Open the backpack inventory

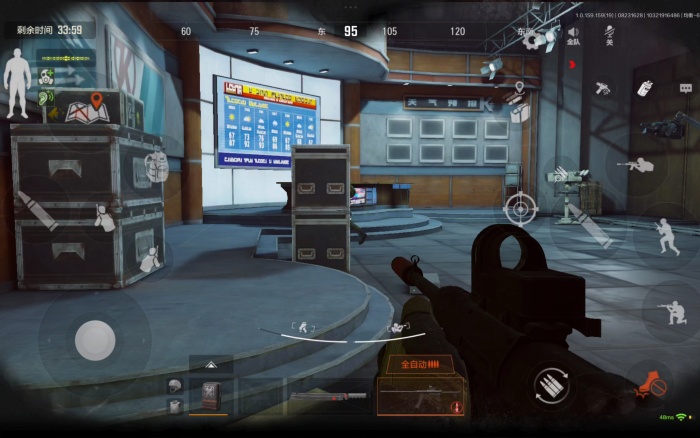point(156,166)
